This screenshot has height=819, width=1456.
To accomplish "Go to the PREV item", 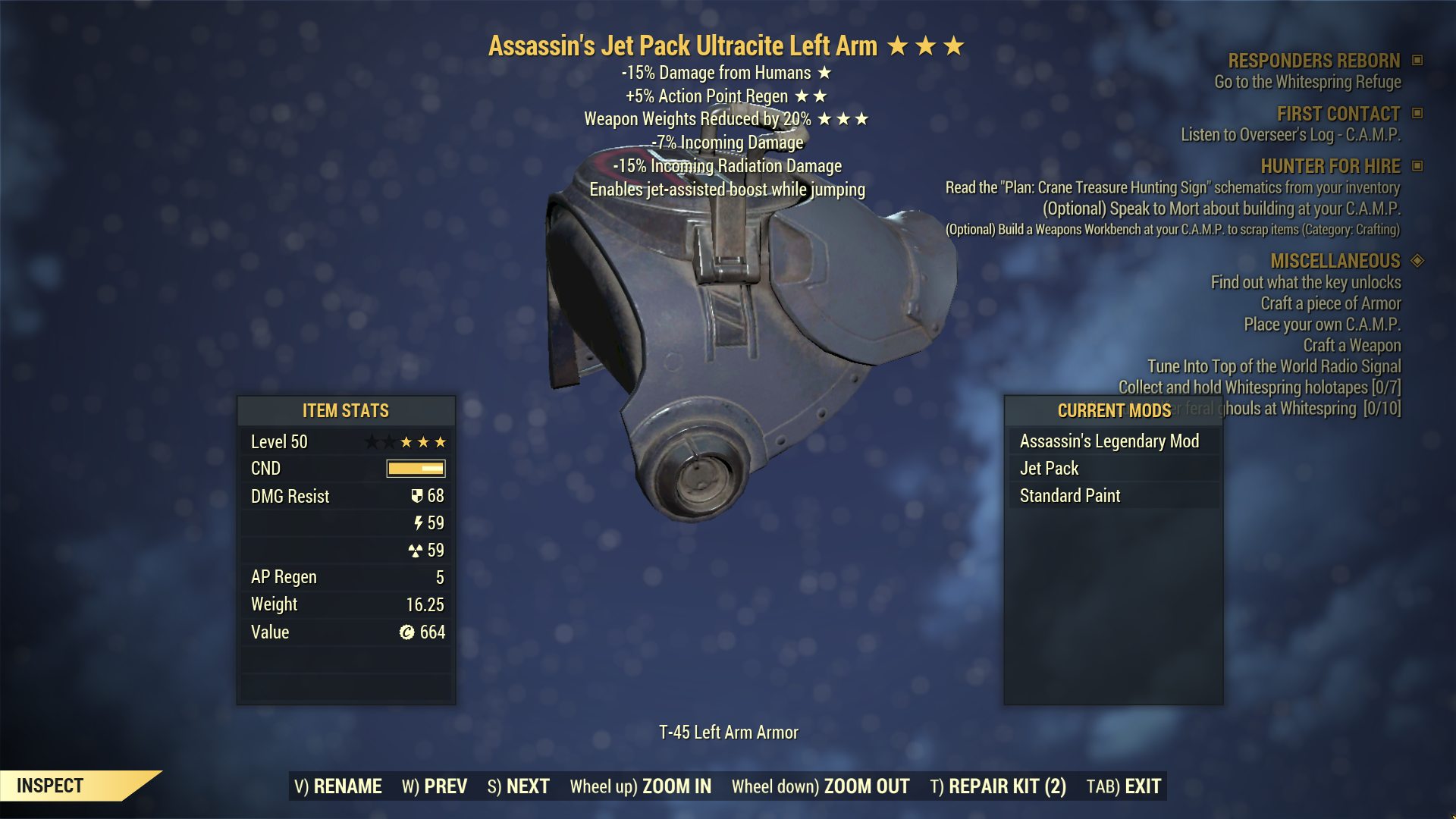I will click(435, 786).
